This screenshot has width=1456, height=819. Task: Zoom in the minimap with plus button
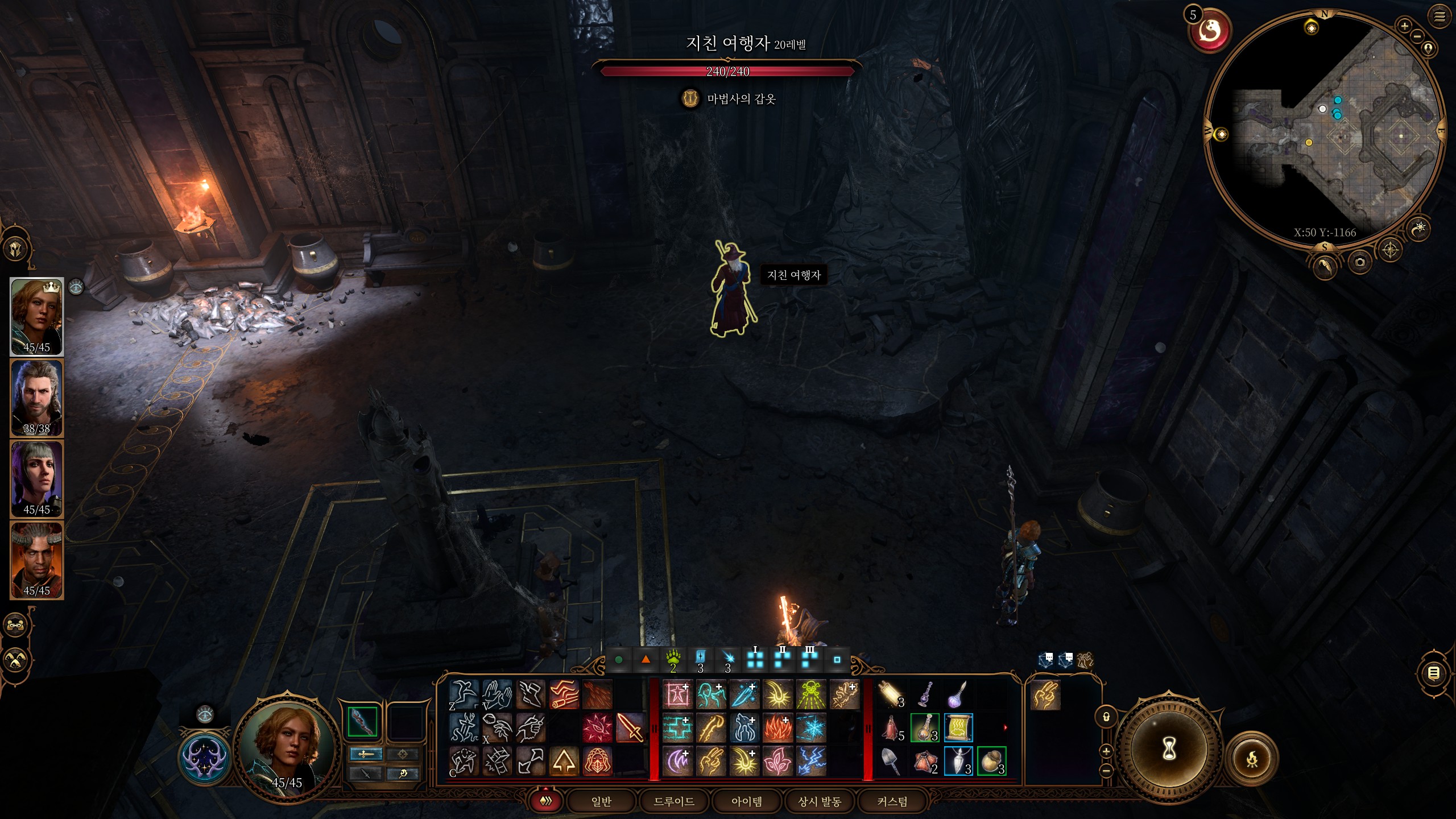click(1404, 26)
